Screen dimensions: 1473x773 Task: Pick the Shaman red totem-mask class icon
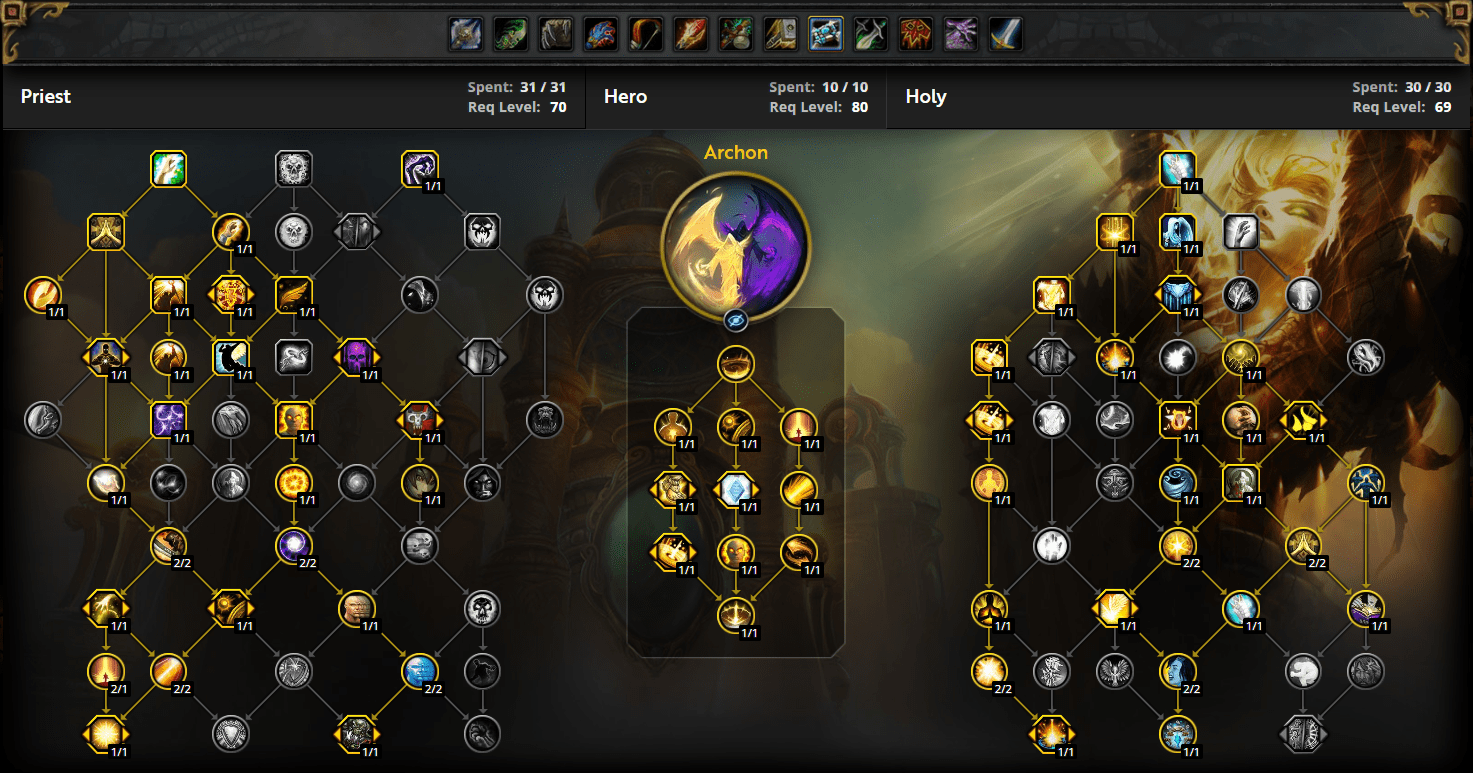pyautogui.click(x=915, y=35)
